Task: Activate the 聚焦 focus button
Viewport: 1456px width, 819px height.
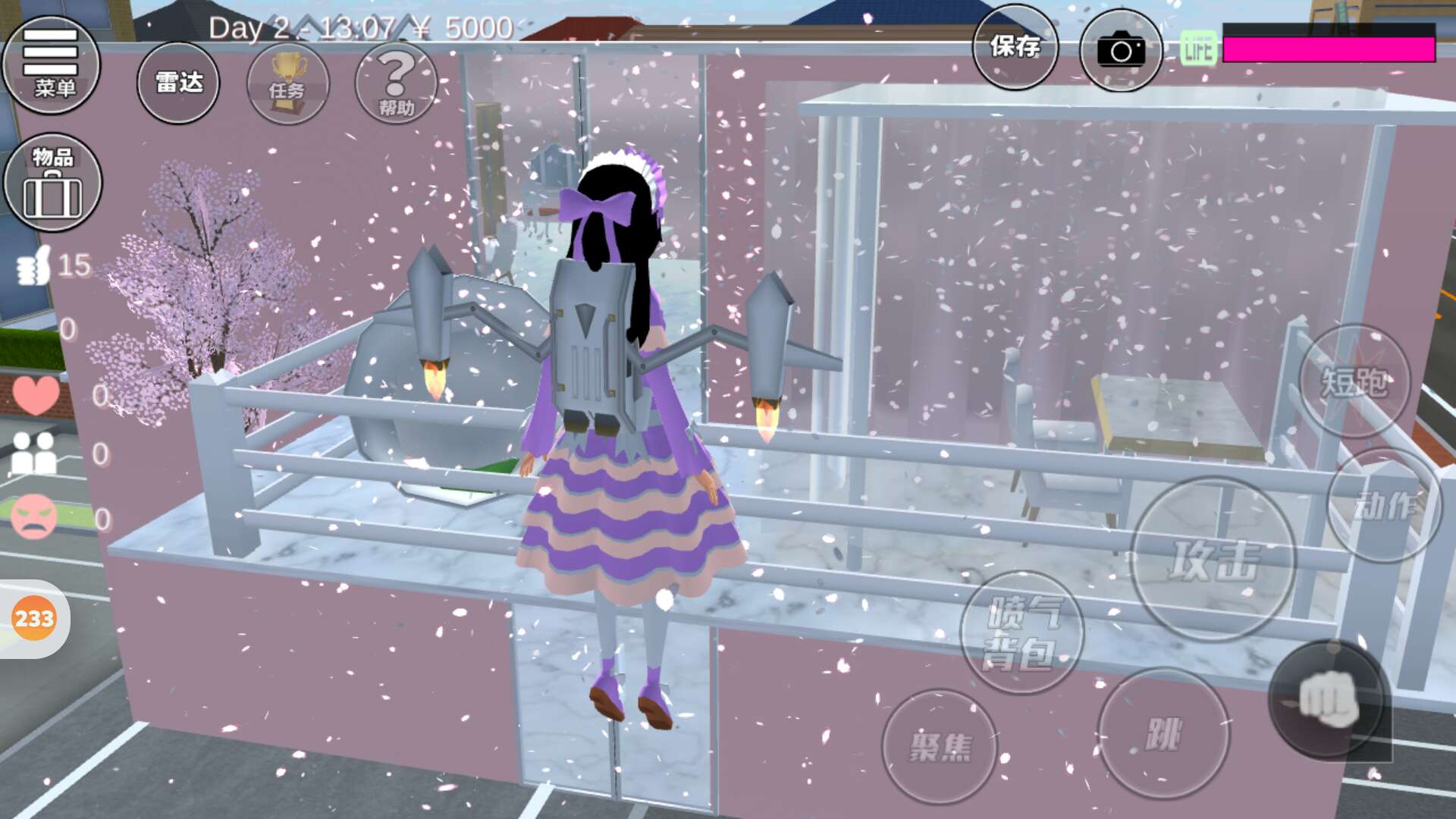Action: (940, 746)
